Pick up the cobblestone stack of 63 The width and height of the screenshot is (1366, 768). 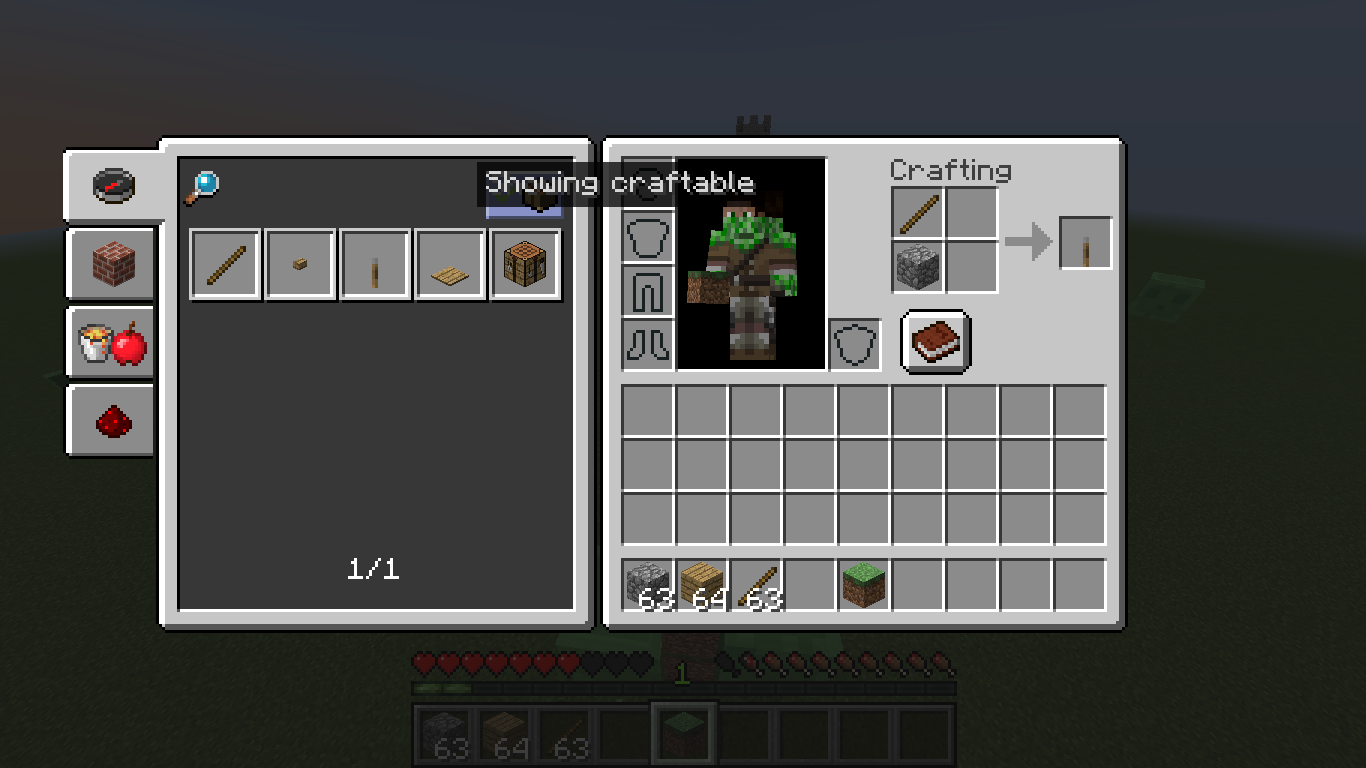[647, 582]
